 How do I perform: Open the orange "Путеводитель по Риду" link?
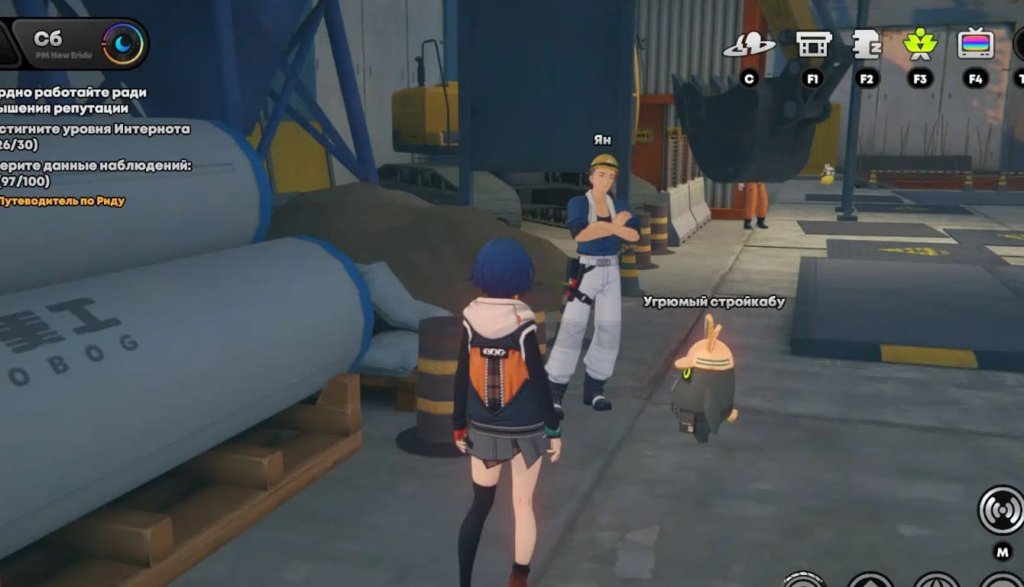tap(63, 201)
